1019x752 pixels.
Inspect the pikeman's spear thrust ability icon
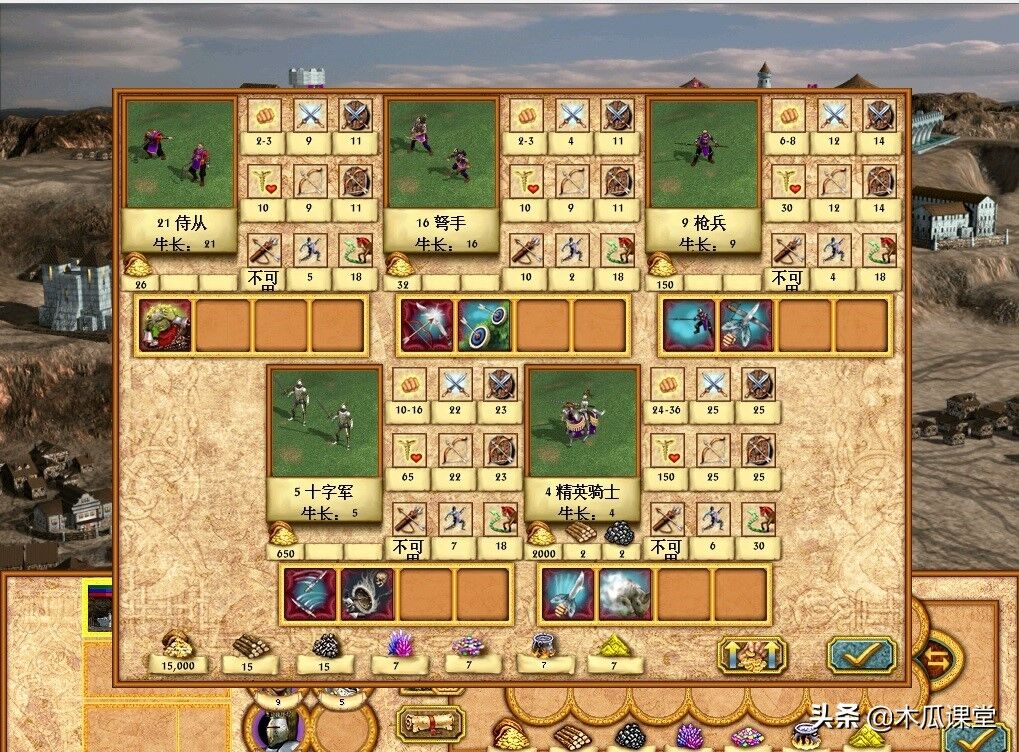(689, 326)
